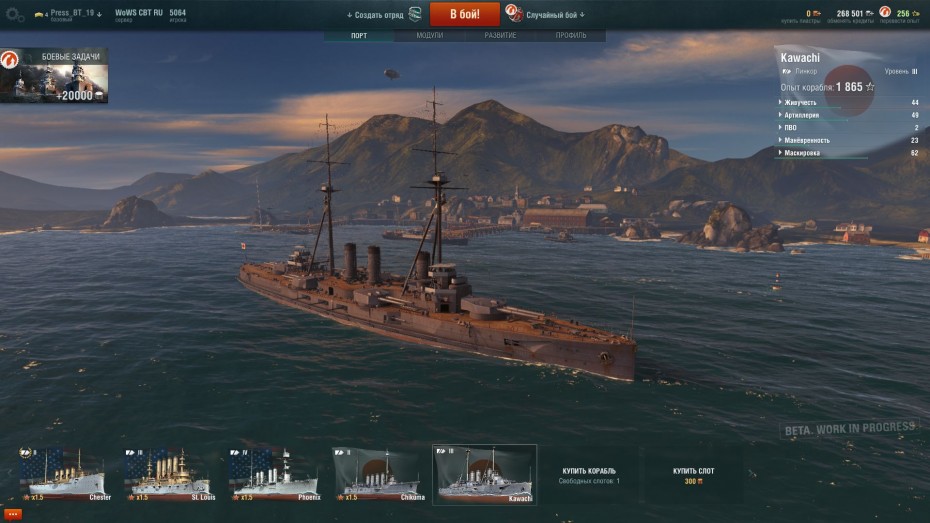Open the Боевые задачи missions panel
The image size is (930, 523).
click(x=55, y=76)
